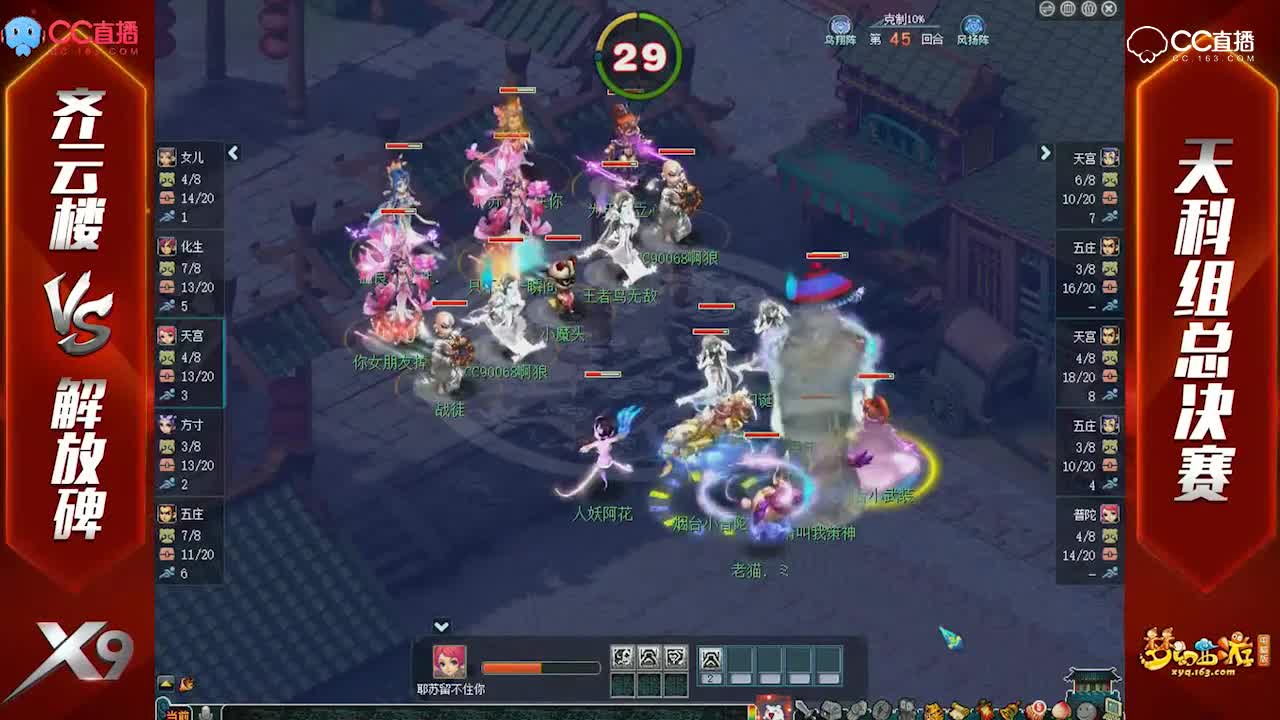Click the crown icon in top-right battle toolbar
Viewport: 1280px width, 720px height.
click(1089, 9)
